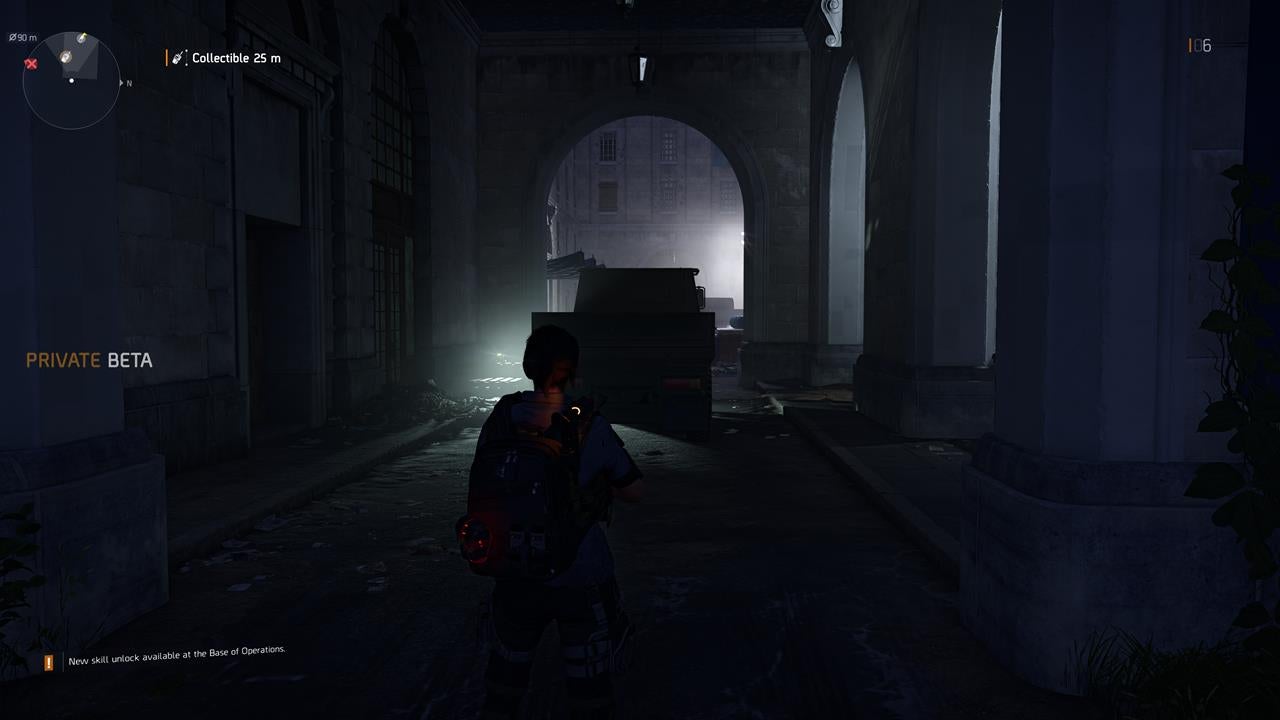The width and height of the screenshot is (1280, 720).
Task: Select the player position dot on the minimap
Action: click(x=72, y=80)
